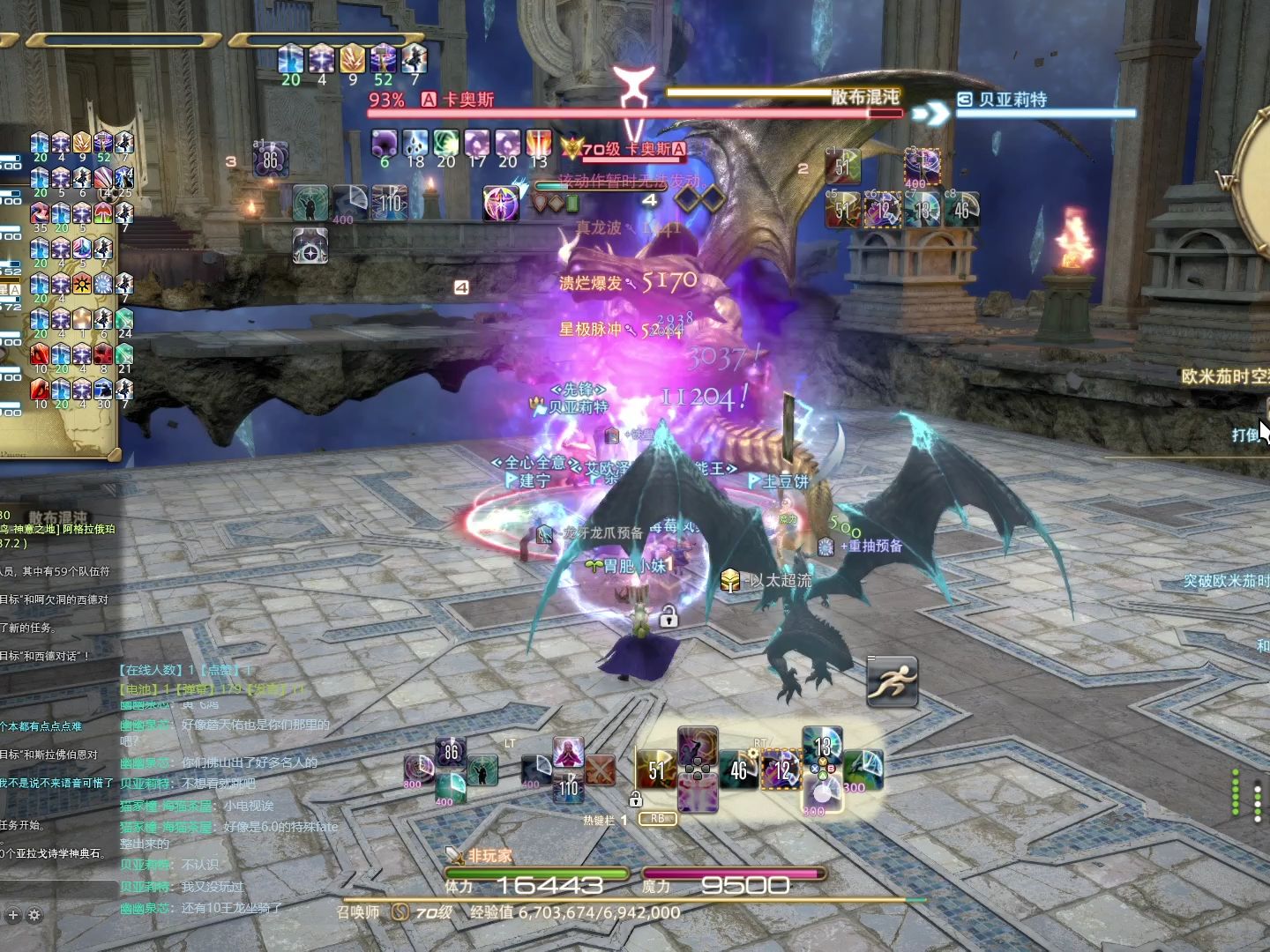This screenshot has width=1270, height=952.
Task: Click the 欧米茄时空 duty objective entry
Action: (1224, 376)
